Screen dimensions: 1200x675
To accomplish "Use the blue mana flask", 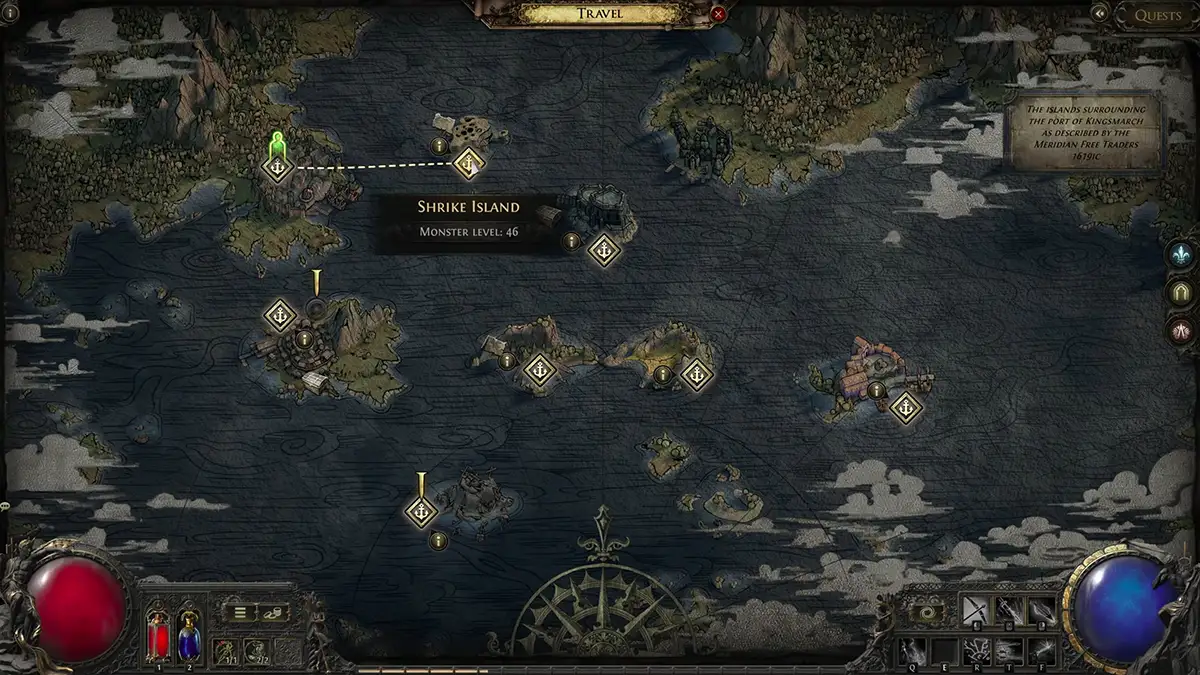I will [x=188, y=634].
